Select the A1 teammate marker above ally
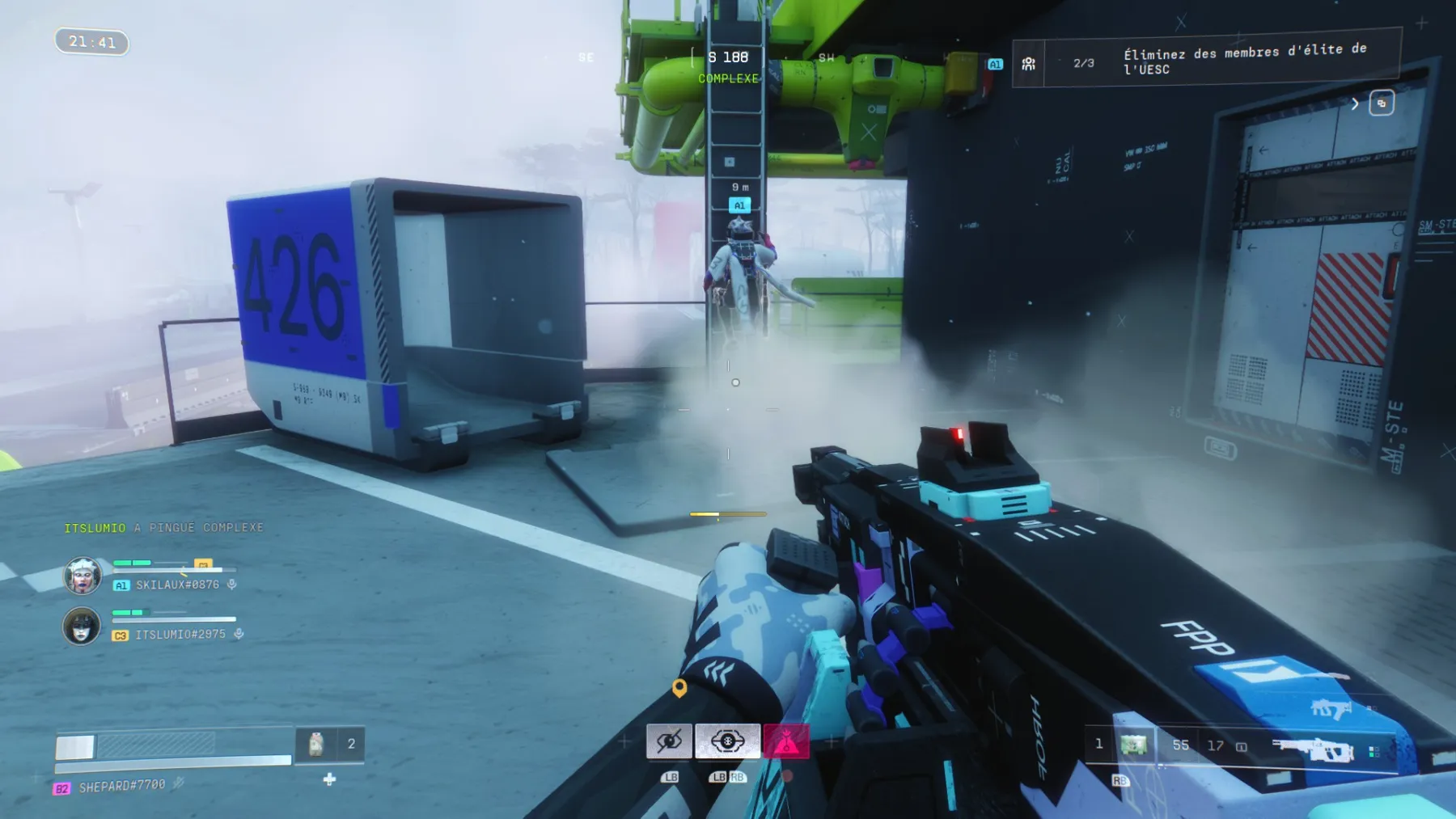Viewport: 1456px width, 819px height. (x=739, y=205)
